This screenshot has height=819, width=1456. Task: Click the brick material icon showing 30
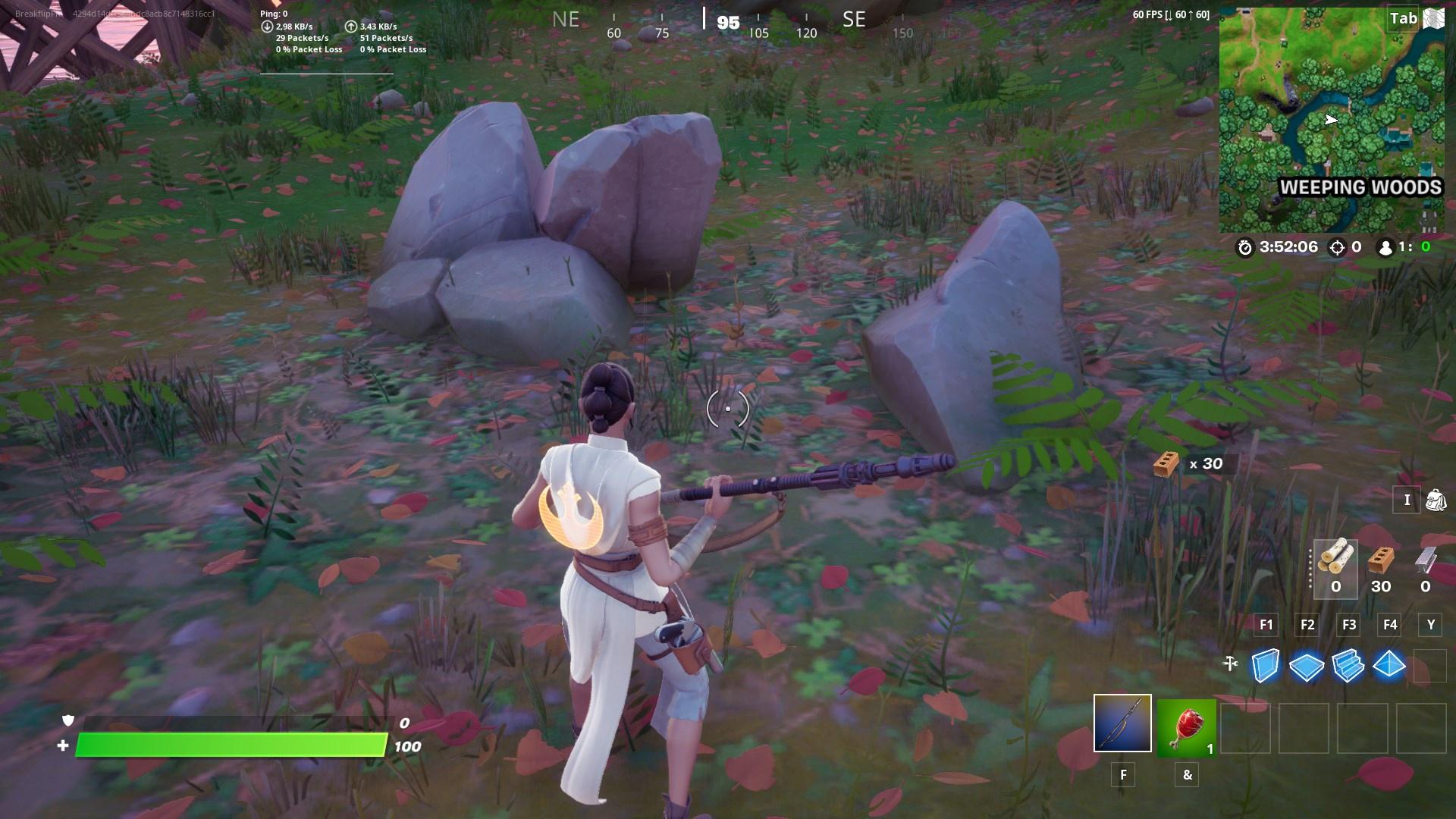pos(1382,561)
